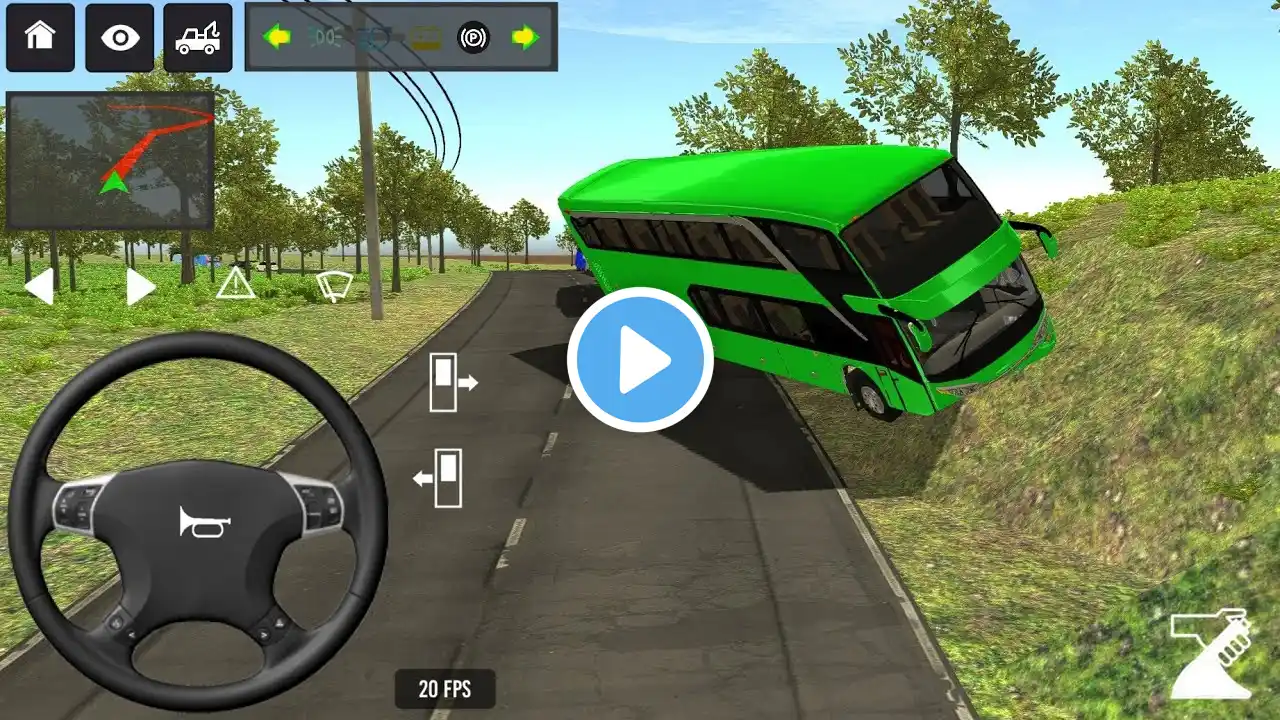Screen dimensions: 1280x720
Task: Tap the white left triangle arrow
Action: tap(38, 287)
